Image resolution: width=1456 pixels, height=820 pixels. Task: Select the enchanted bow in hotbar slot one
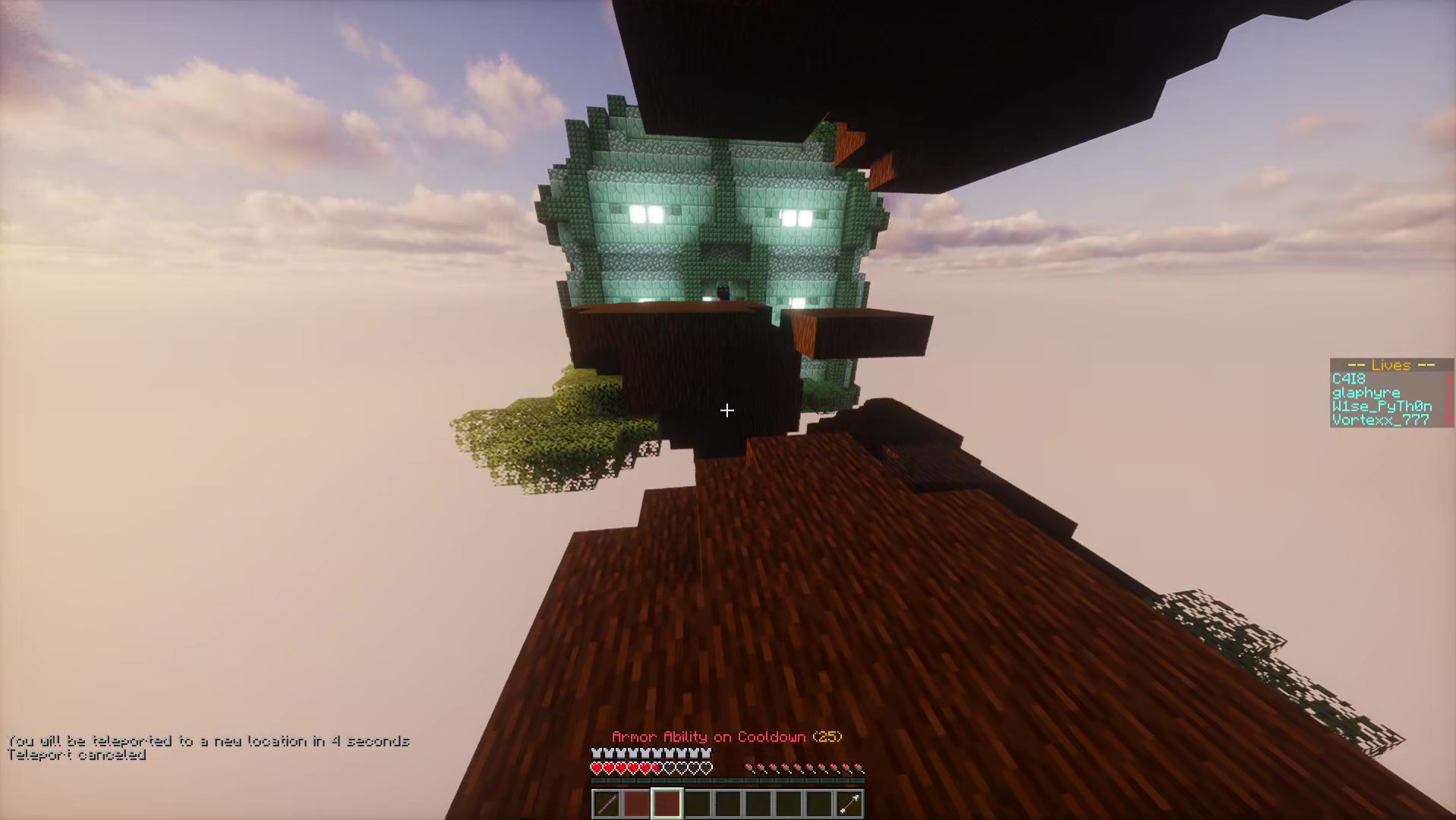click(x=607, y=803)
